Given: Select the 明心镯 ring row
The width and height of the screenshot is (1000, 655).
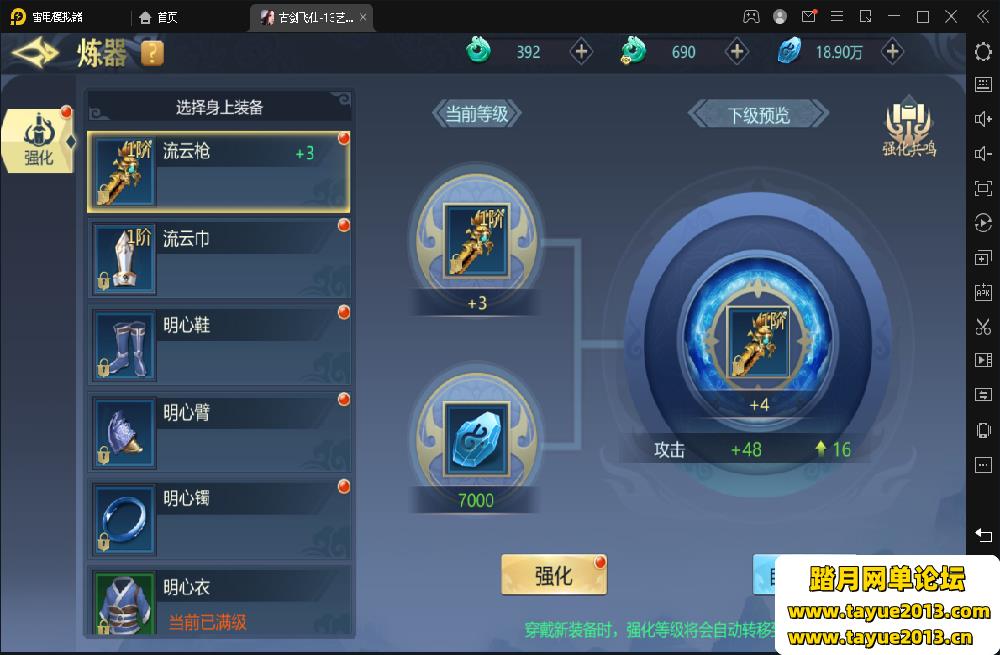Looking at the screenshot, I should 219,518.
